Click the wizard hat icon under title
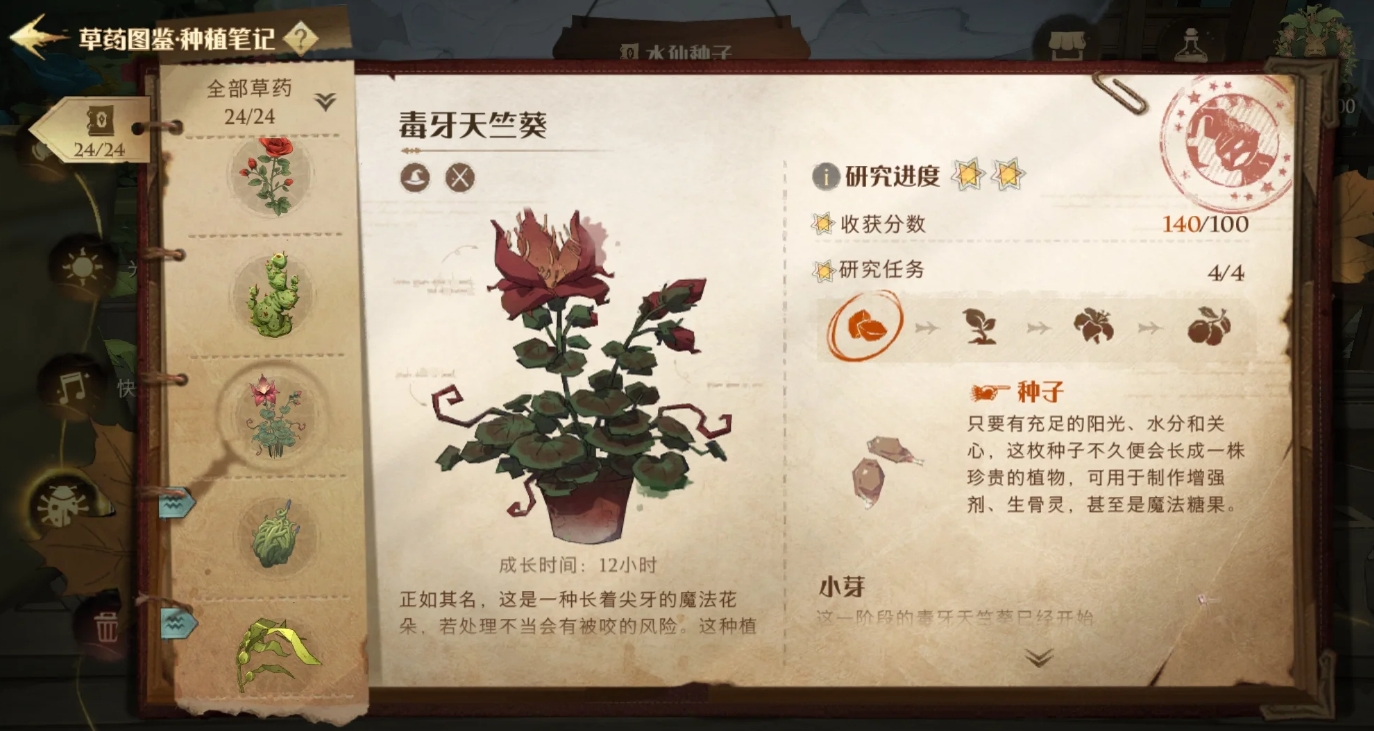The image size is (1374, 731). click(x=415, y=178)
